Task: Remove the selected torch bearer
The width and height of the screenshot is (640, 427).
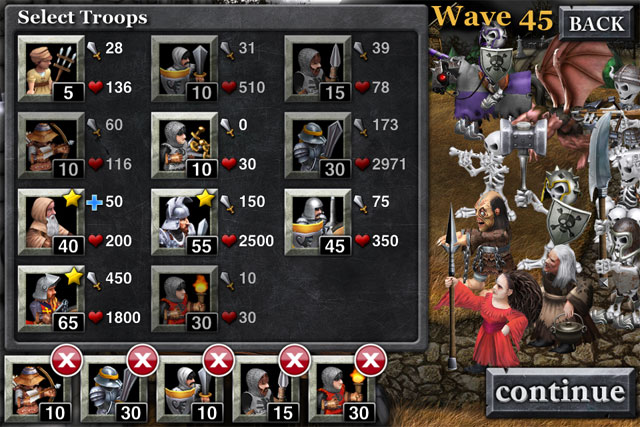Action: pyautogui.click(x=370, y=361)
